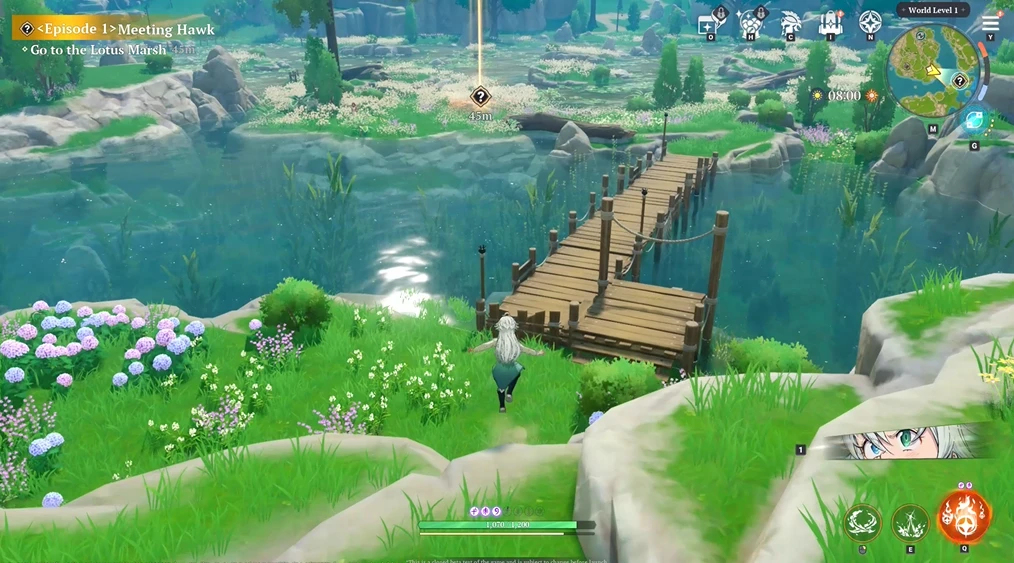Activate the glowing teal gadget icon

coord(973,122)
